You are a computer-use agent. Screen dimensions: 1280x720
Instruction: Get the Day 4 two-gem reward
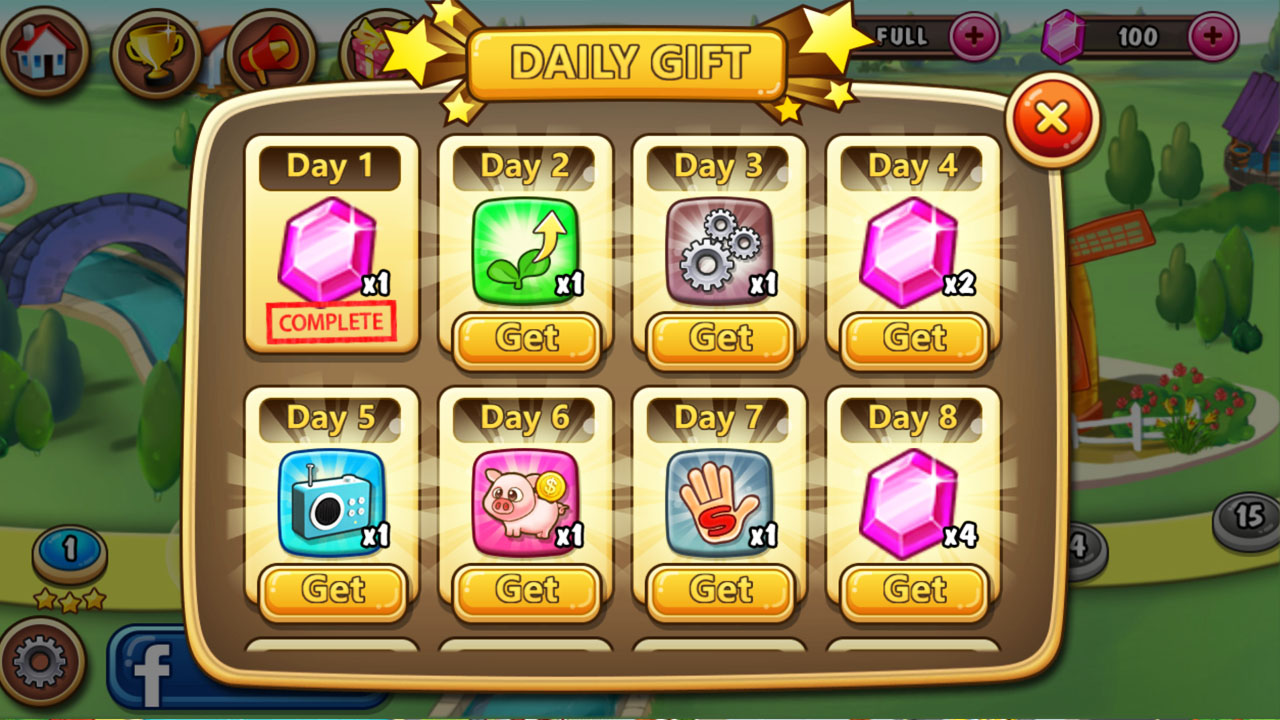pos(912,339)
